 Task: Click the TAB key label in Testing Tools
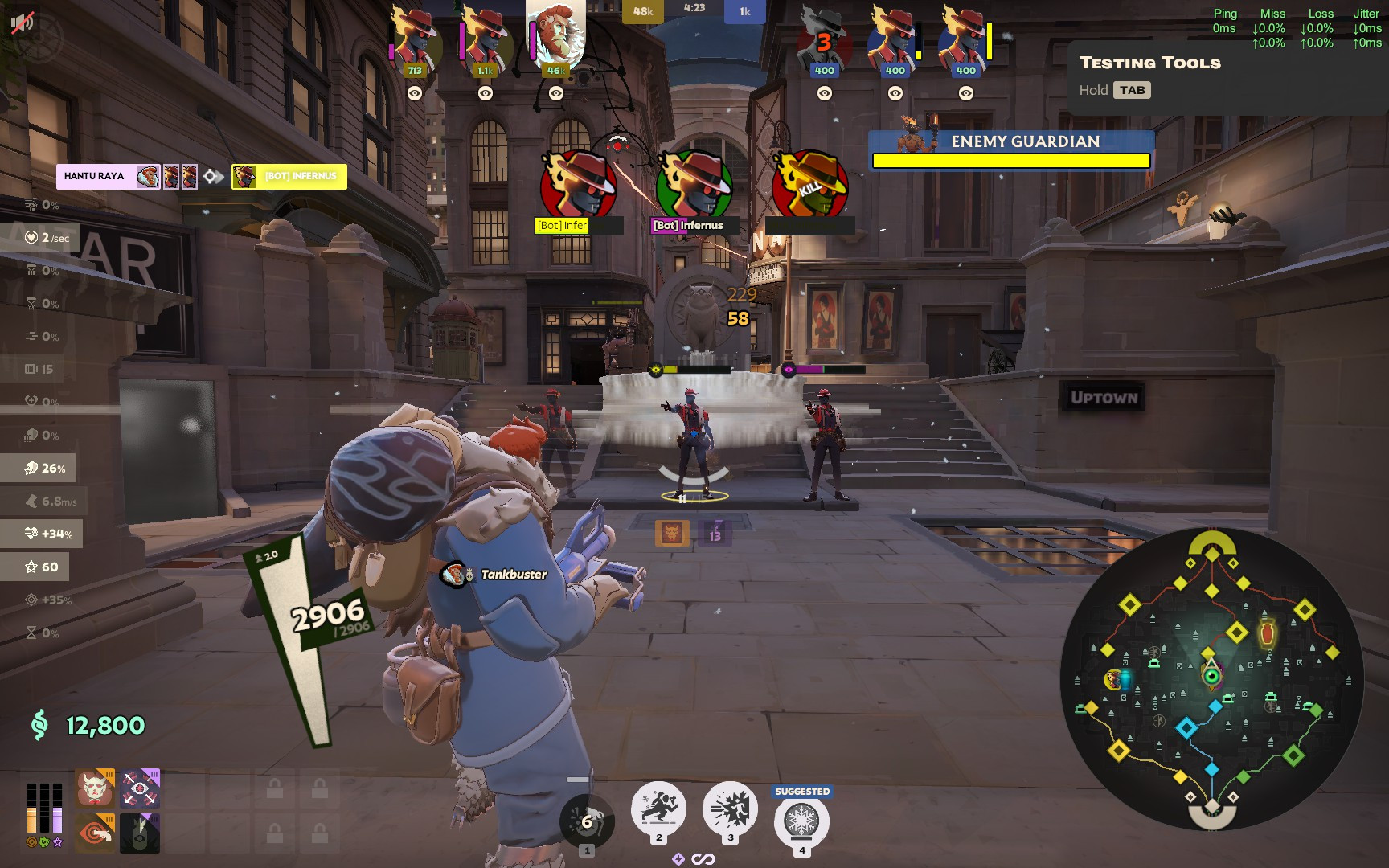click(x=1133, y=90)
